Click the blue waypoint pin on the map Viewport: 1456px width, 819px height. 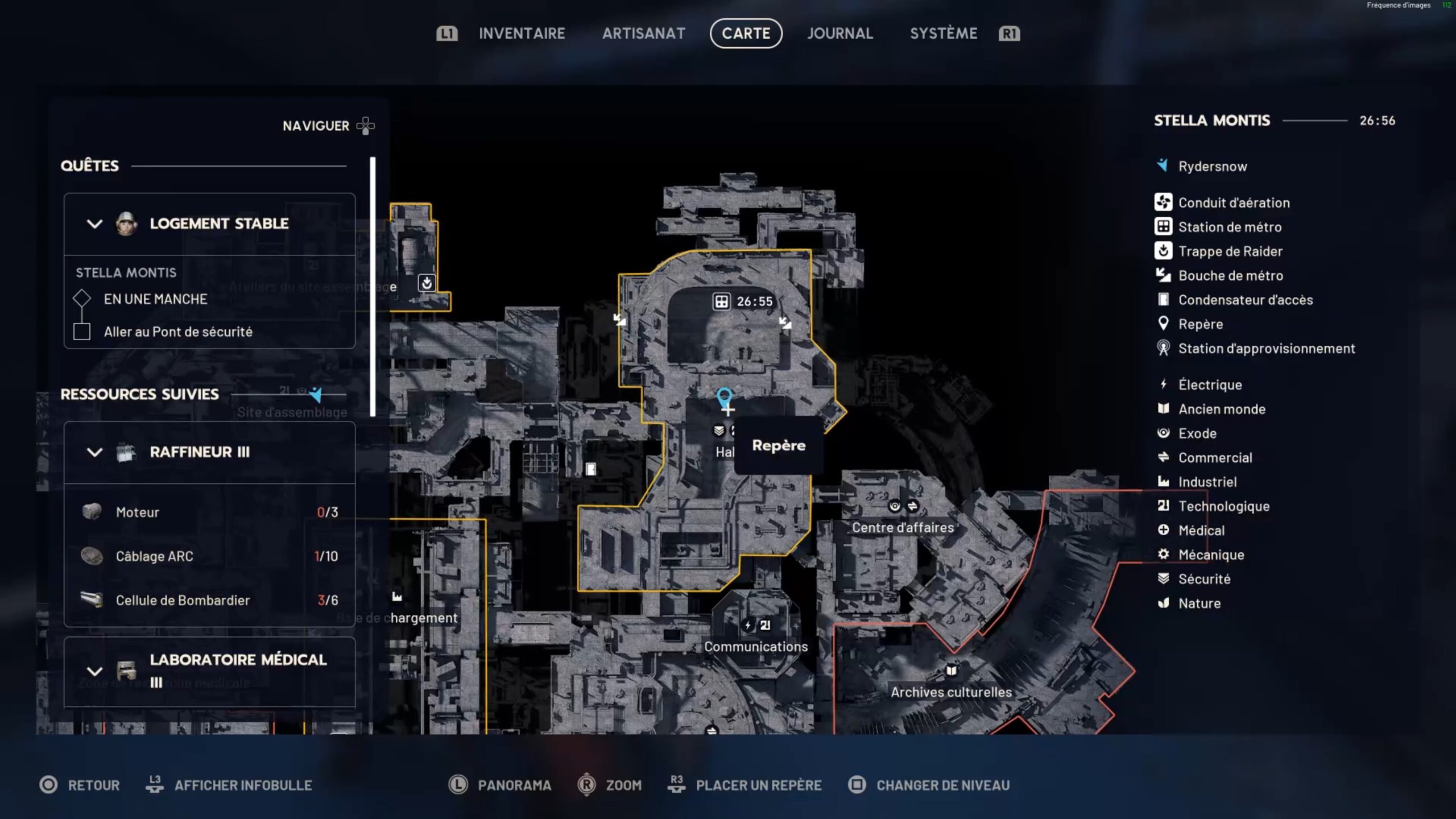(x=724, y=396)
